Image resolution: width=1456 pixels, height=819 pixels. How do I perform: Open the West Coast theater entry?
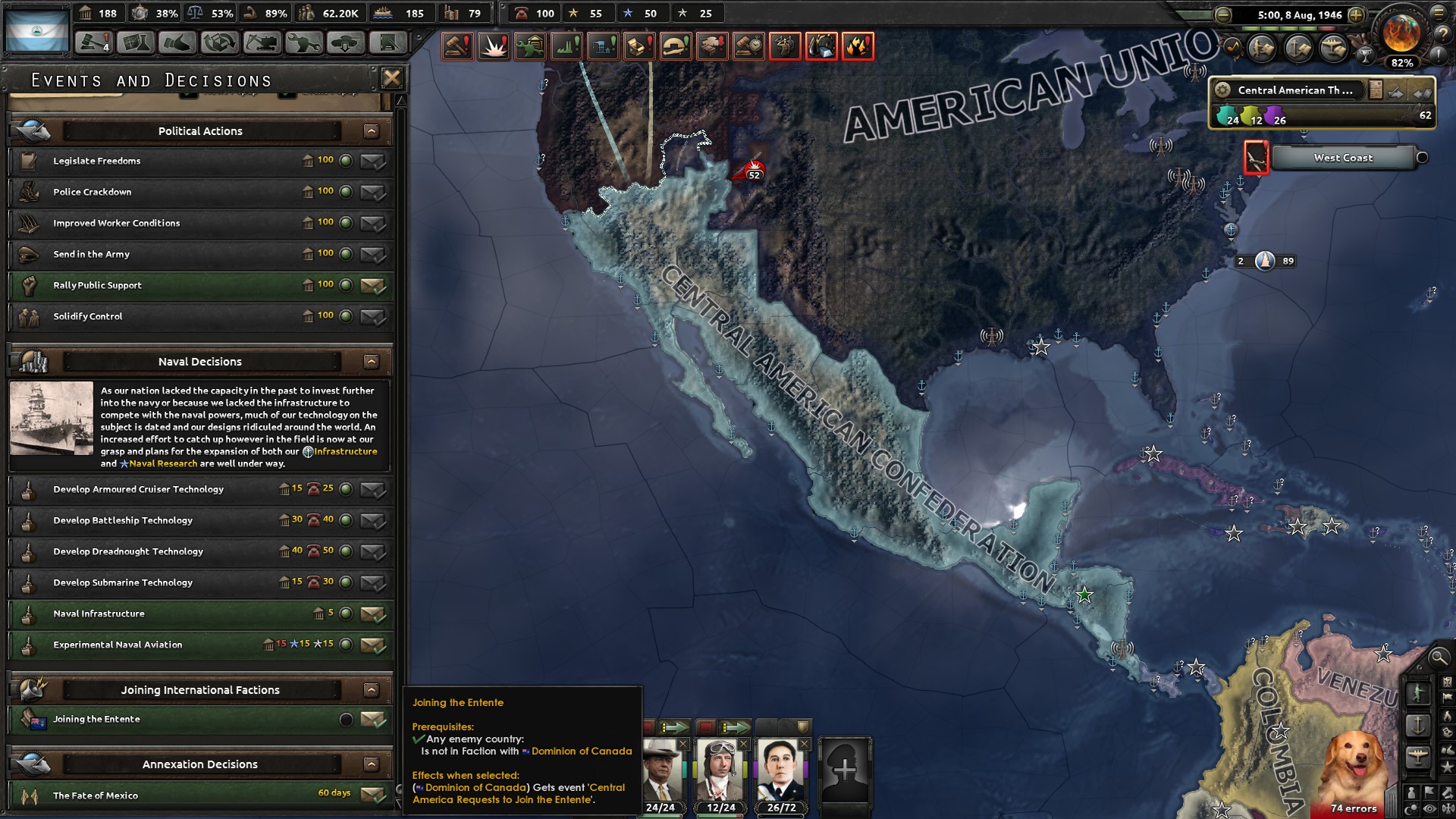click(1344, 158)
